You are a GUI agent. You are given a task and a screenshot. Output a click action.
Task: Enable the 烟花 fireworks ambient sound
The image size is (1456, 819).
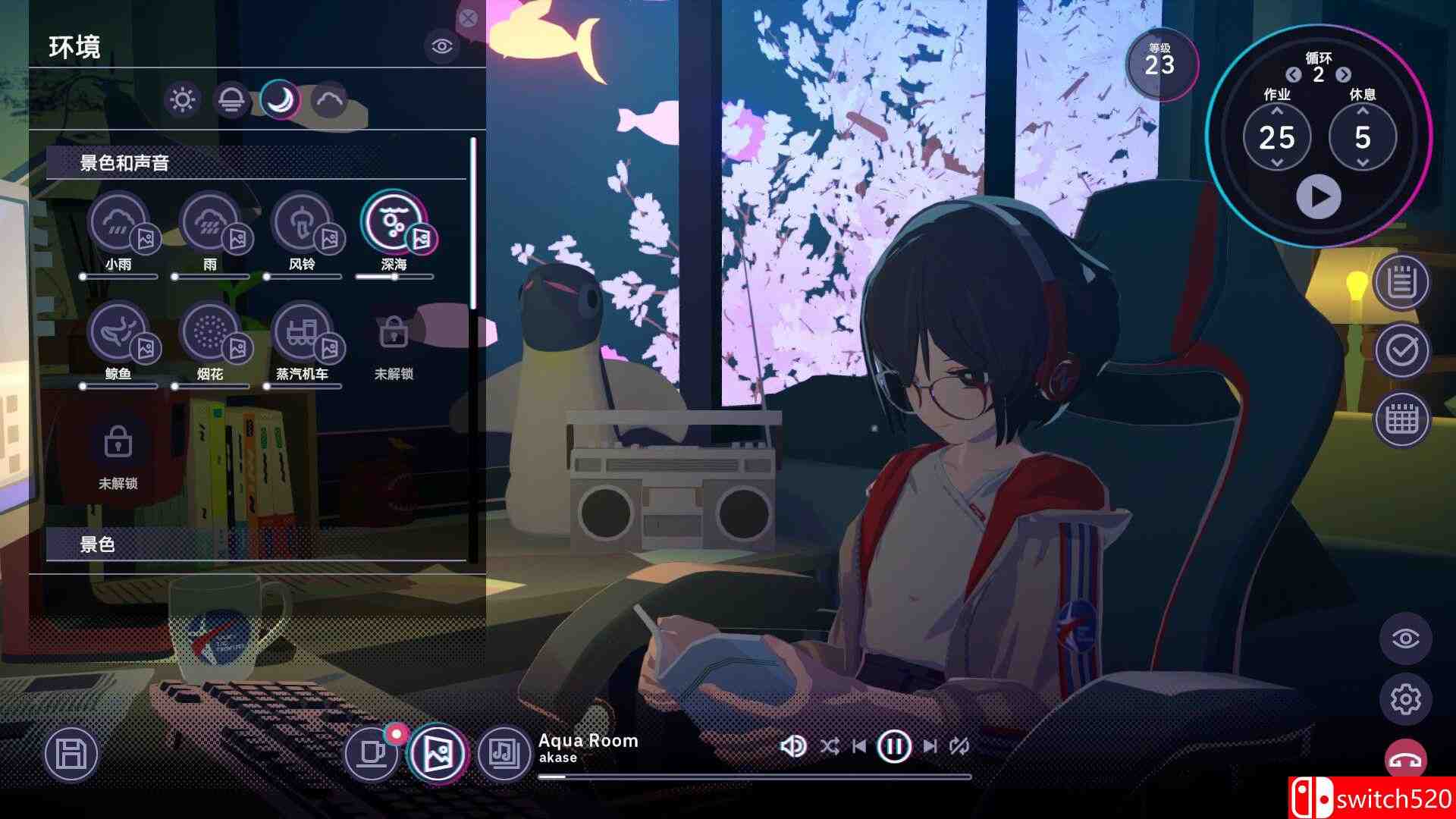209,332
